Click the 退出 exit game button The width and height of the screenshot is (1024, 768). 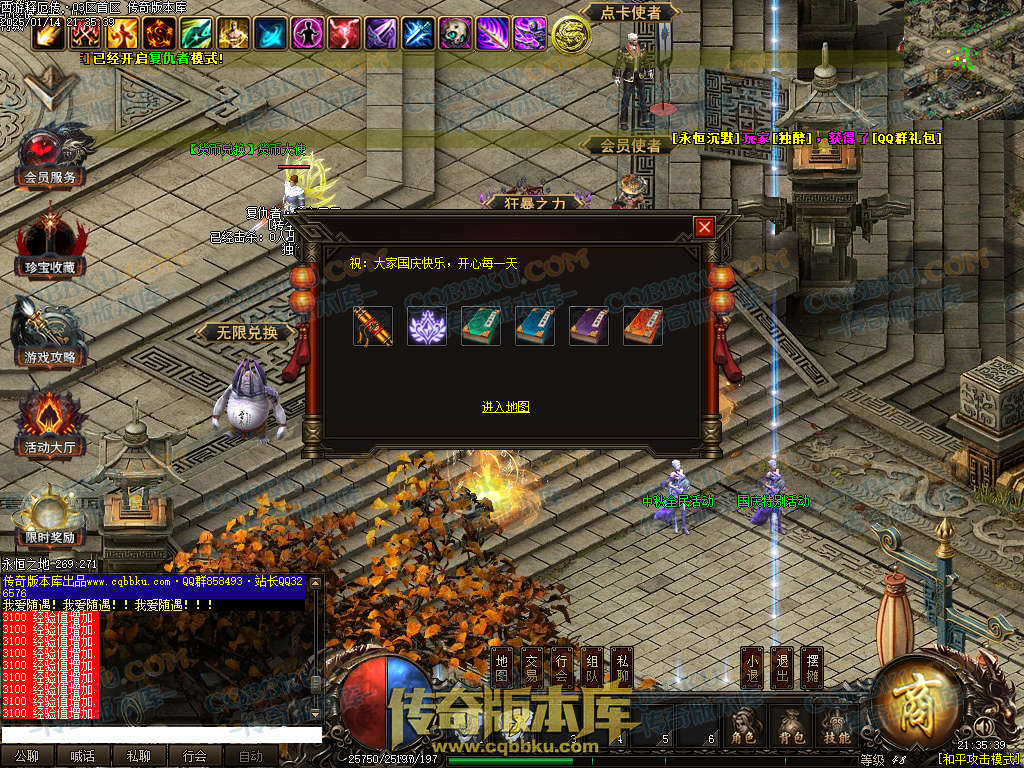pyautogui.click(x=782, y=669)
